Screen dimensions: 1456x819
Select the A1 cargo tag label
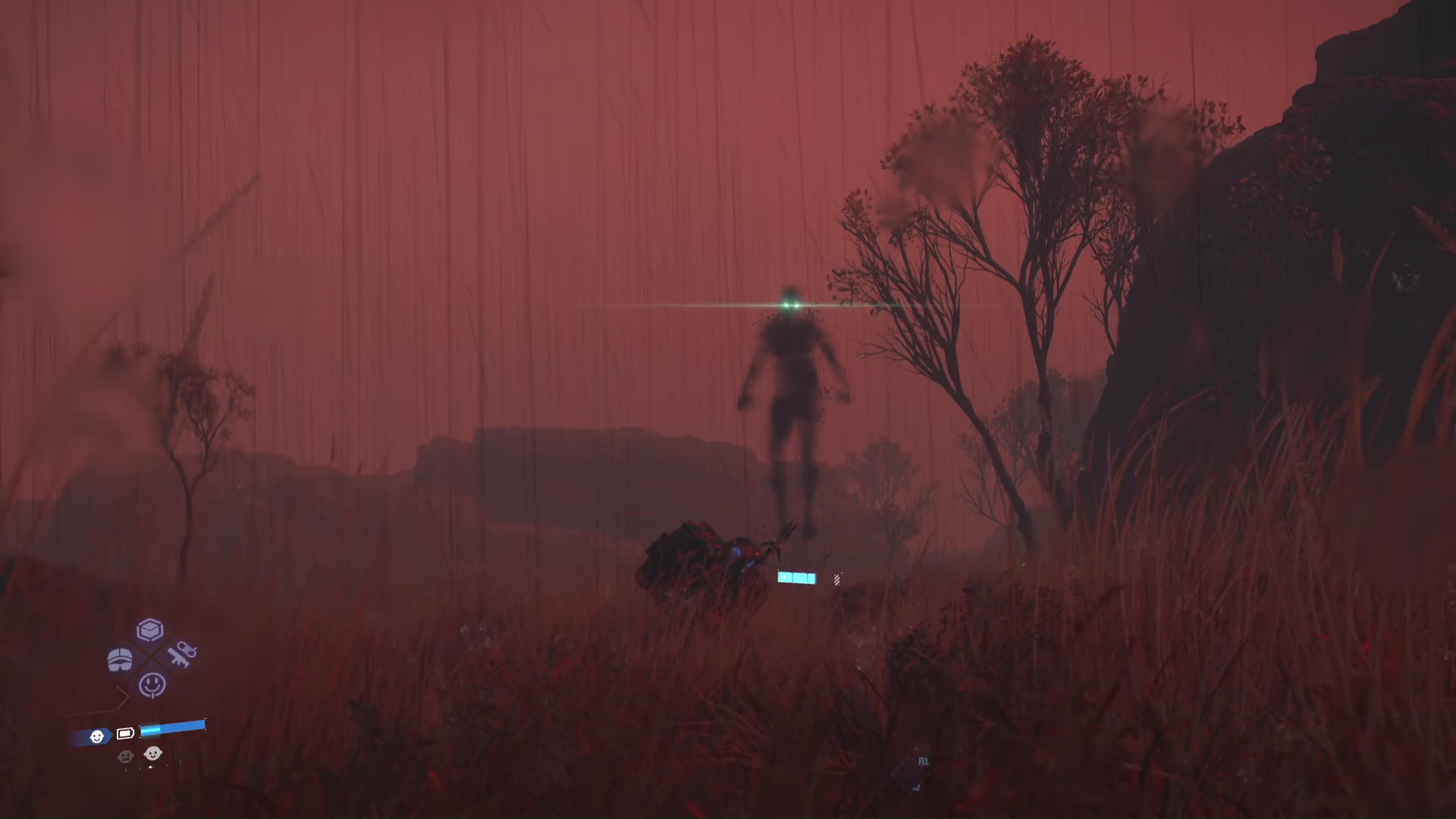coord(923,760)
